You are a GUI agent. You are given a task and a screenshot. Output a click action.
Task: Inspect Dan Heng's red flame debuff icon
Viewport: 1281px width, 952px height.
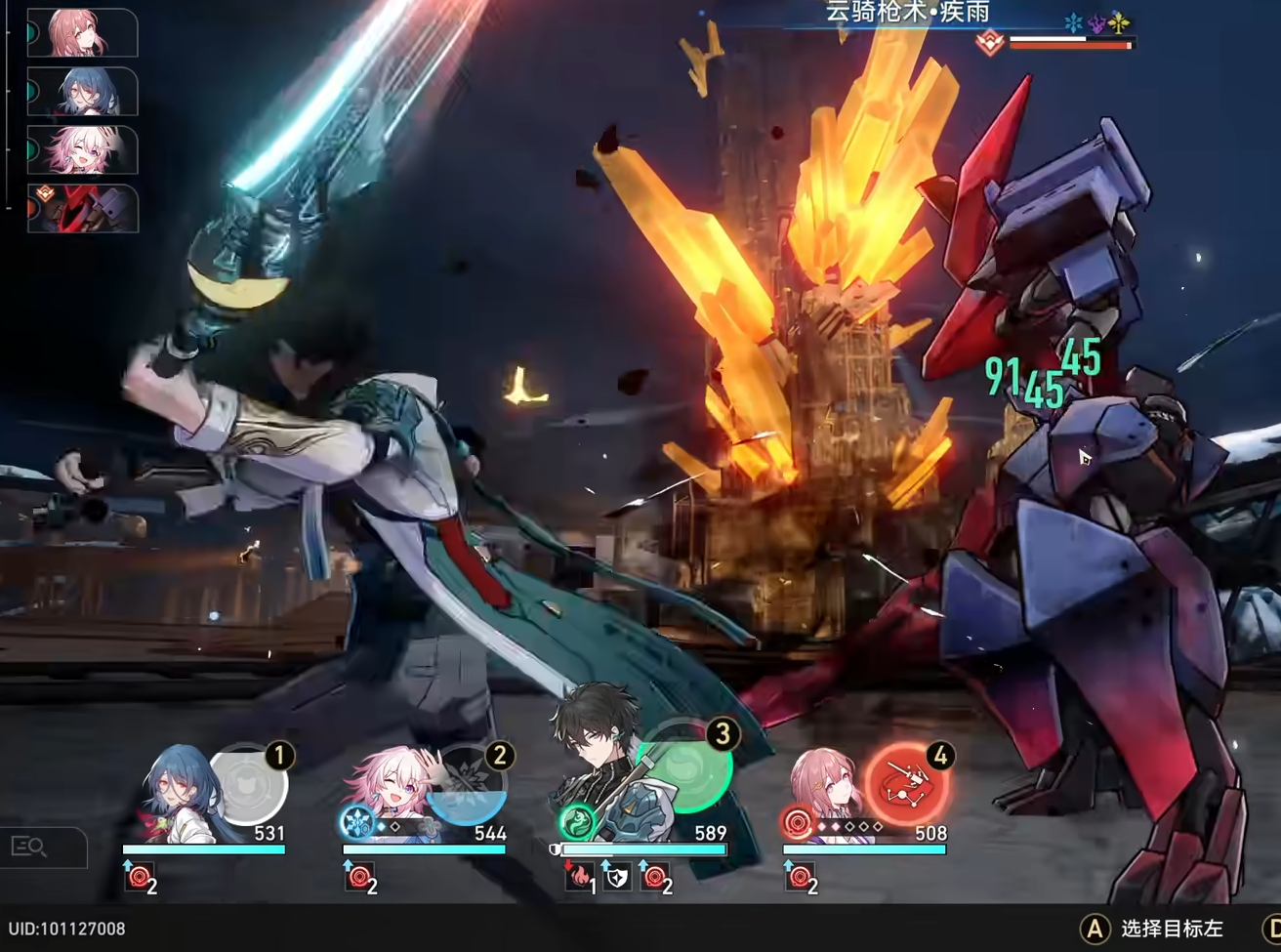point(579,879)
